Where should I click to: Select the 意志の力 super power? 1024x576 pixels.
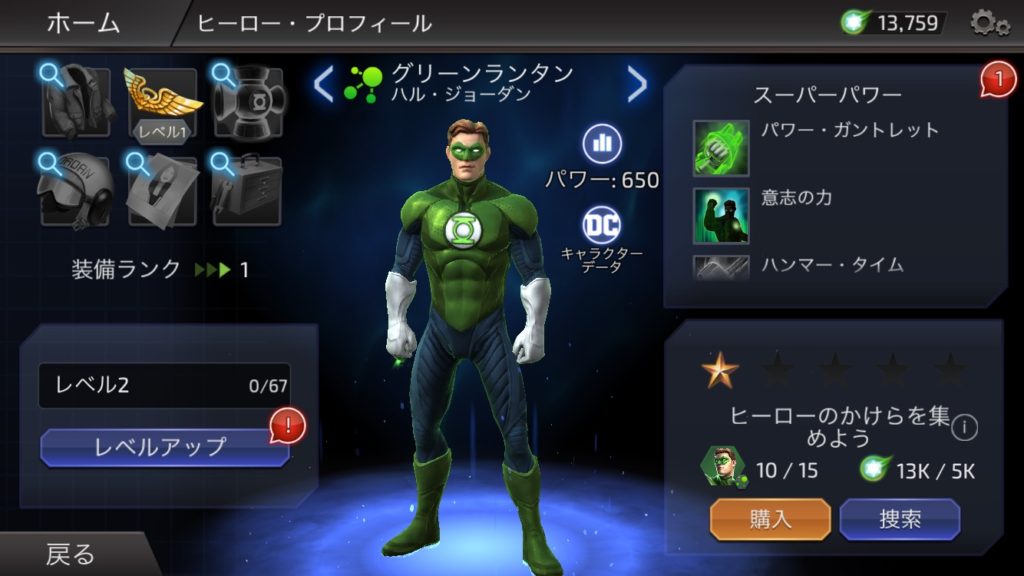(721, 214)
